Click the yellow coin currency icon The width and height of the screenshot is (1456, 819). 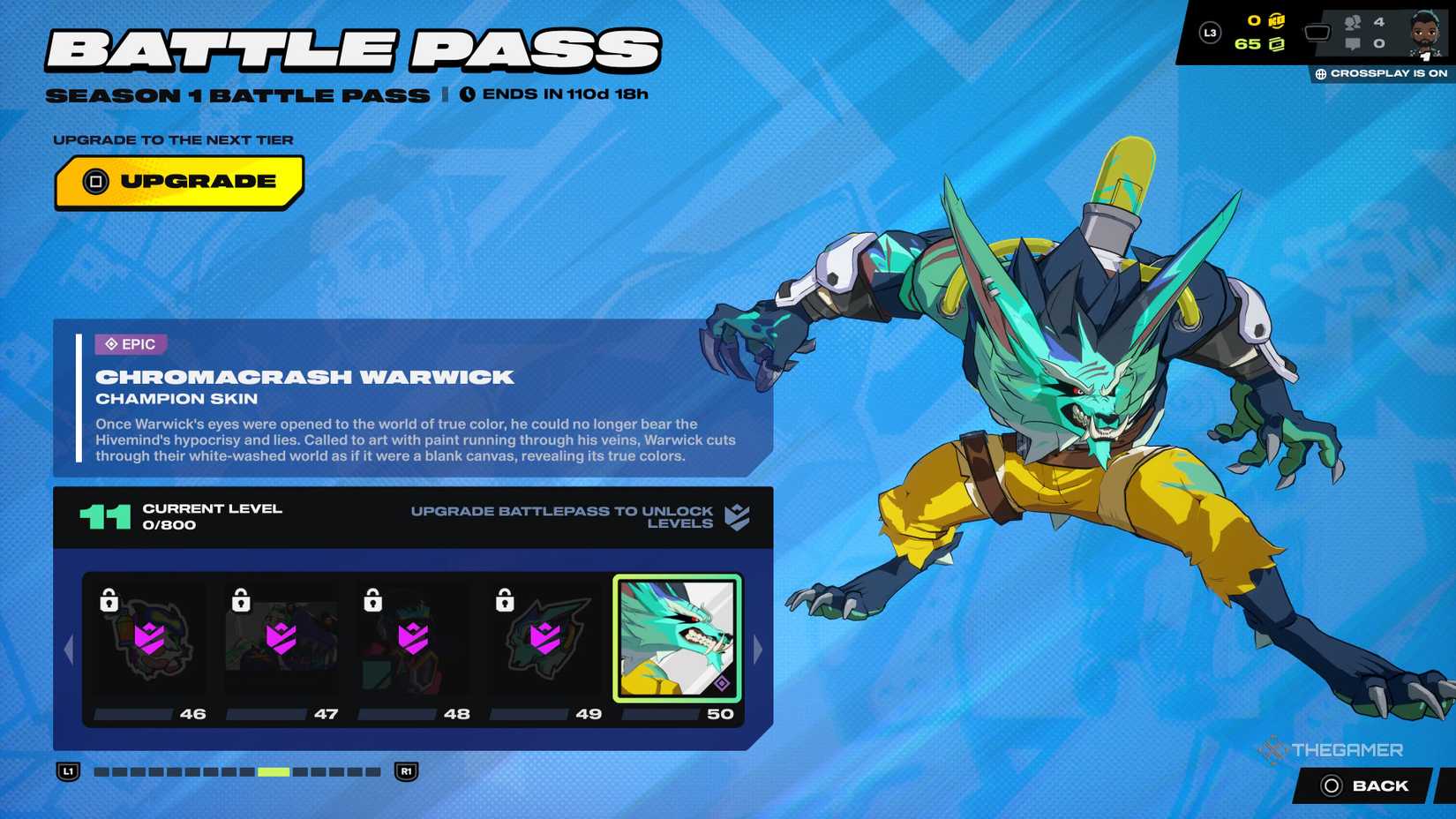click(1276, 20)
